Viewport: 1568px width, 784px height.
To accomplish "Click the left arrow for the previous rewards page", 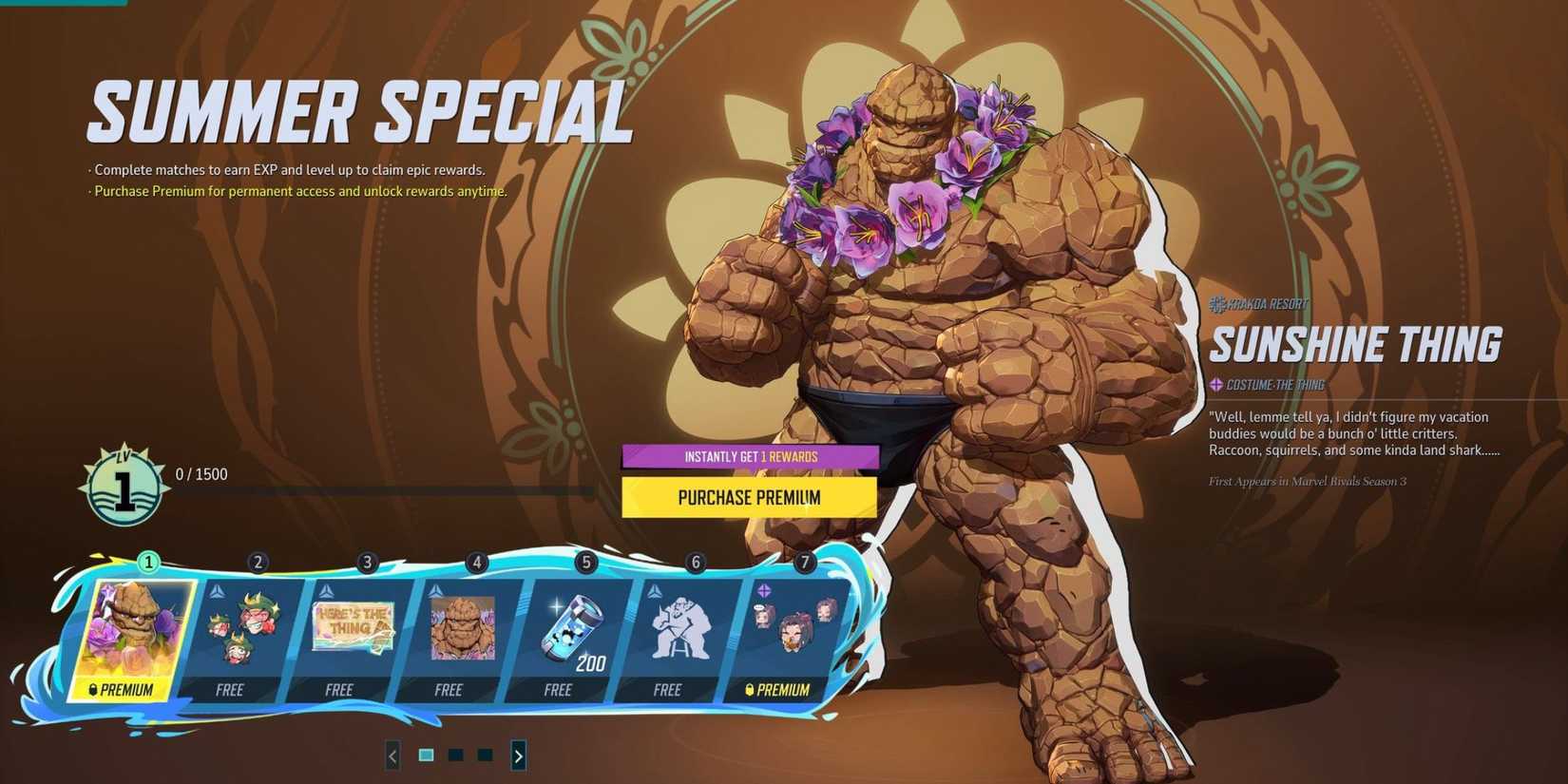I will coord(392,755).
